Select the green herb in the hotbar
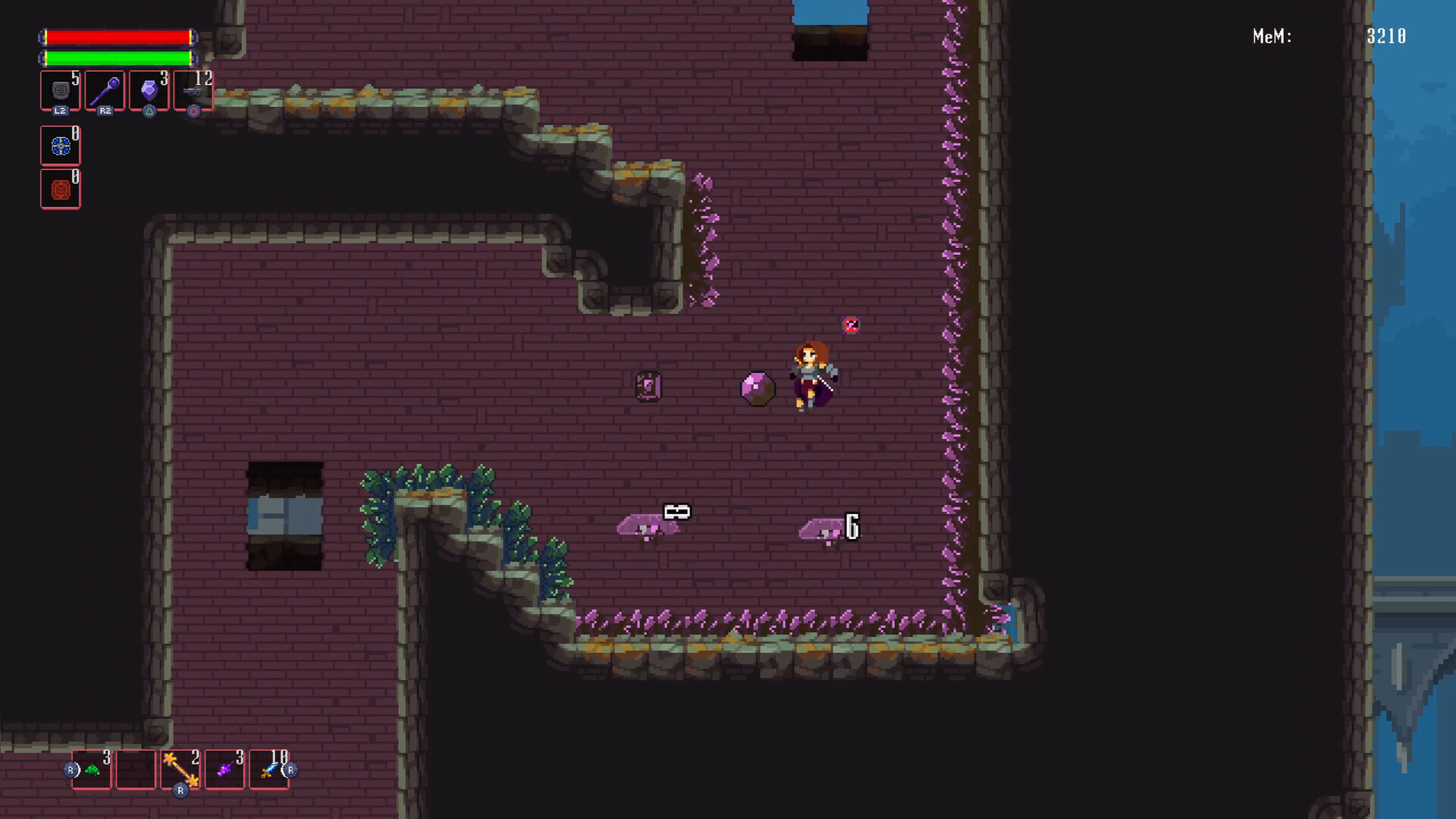 click(90, 769)
